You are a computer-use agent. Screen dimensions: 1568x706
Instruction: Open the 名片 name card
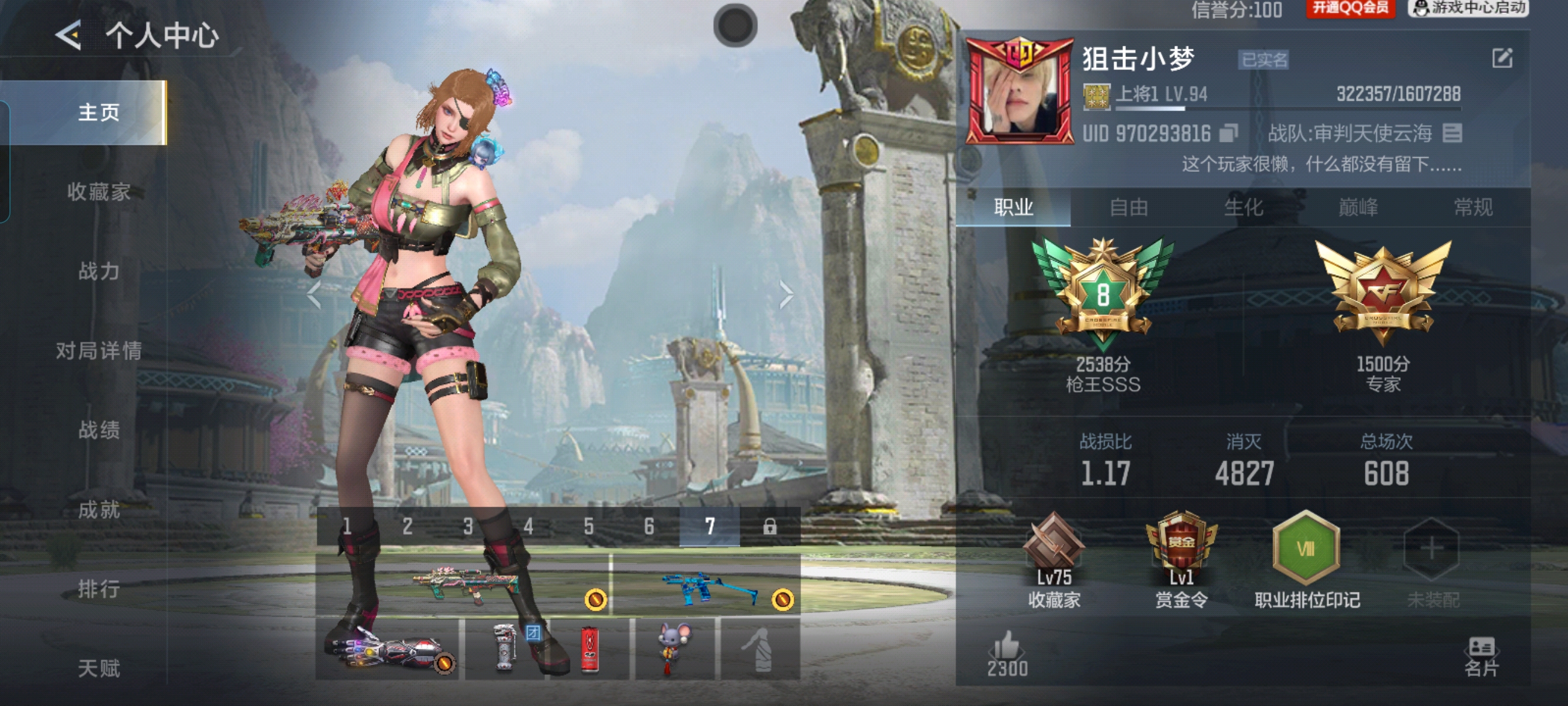pyautogui.click(x=1481, y=656)
